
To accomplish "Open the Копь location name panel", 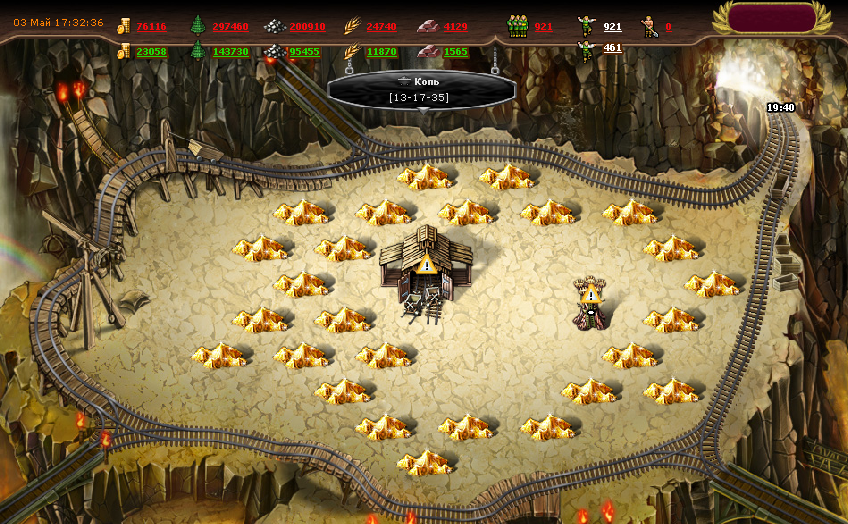I will [x=418, y=88].
